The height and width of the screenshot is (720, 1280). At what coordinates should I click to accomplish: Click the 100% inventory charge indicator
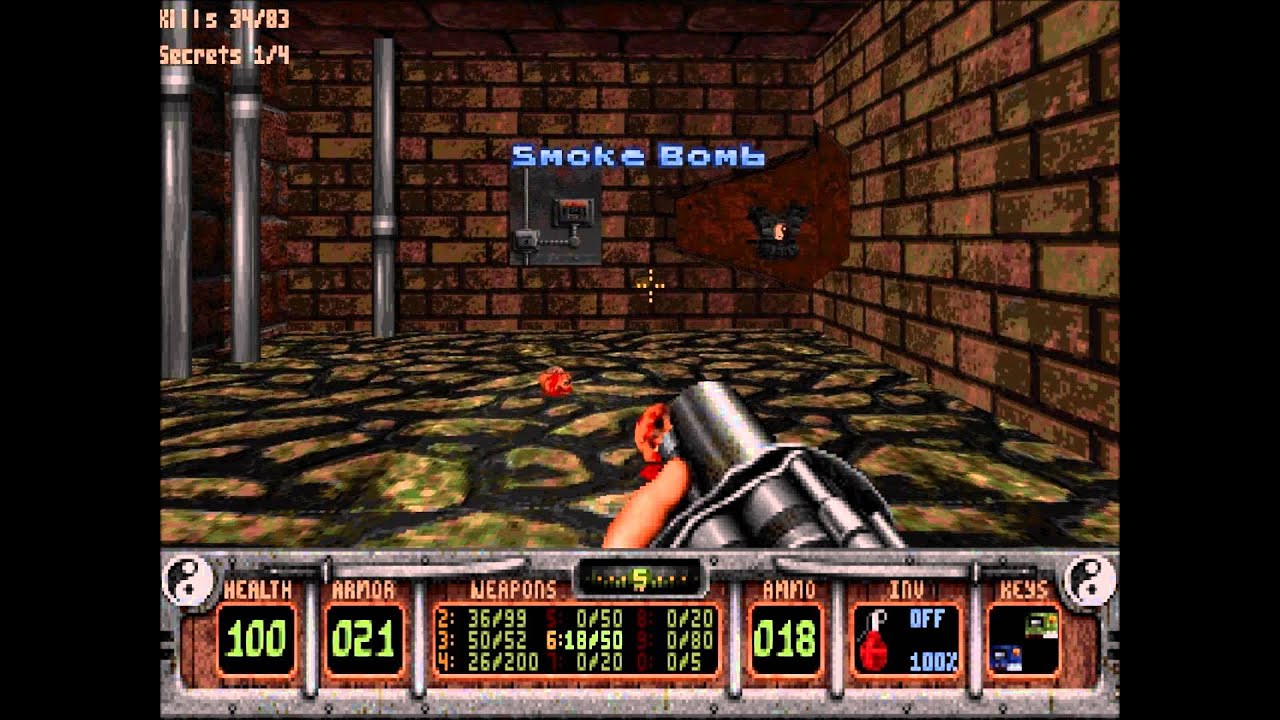tap(931, 662)
